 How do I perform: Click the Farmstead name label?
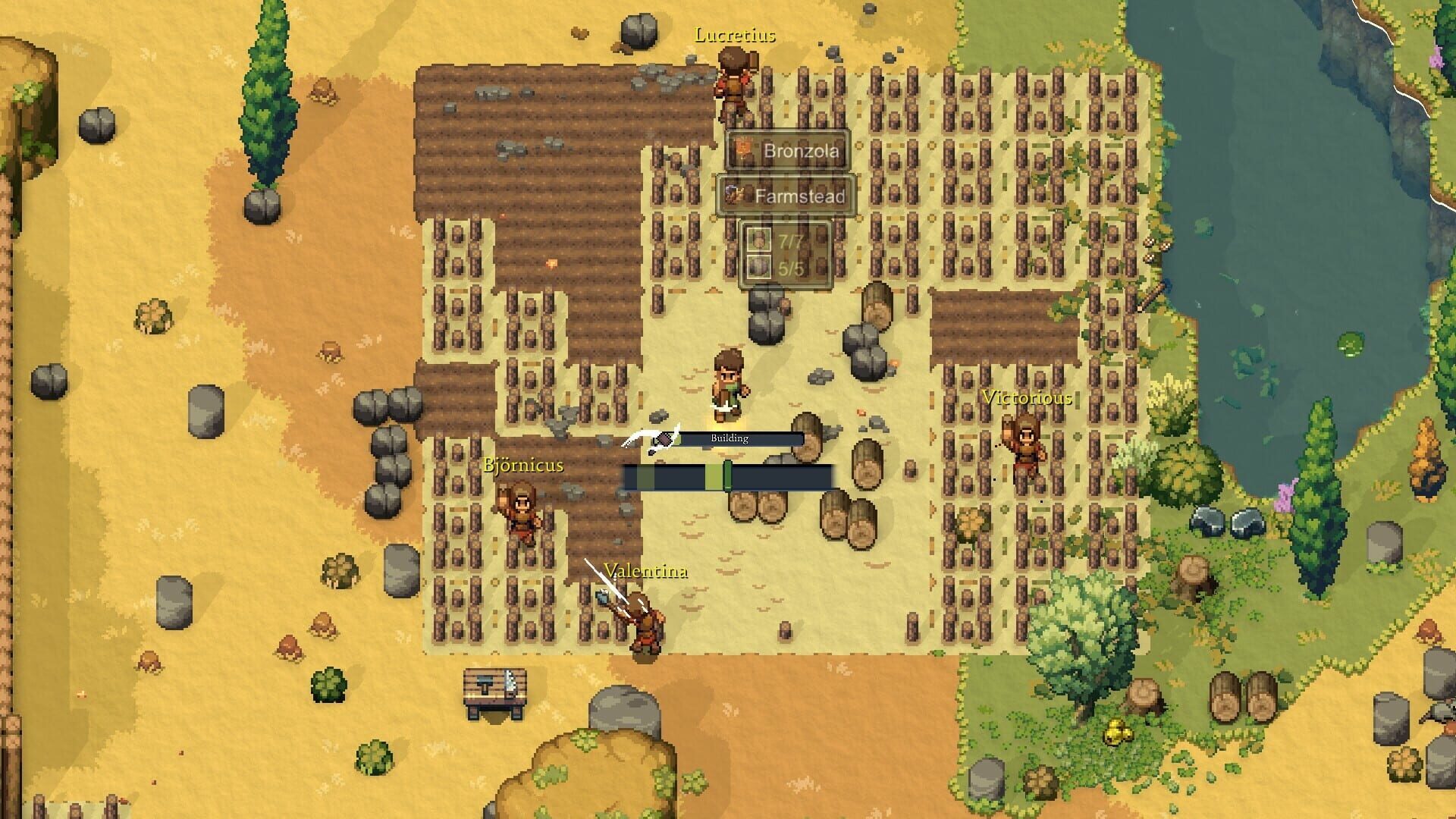[x=802, y=196]
